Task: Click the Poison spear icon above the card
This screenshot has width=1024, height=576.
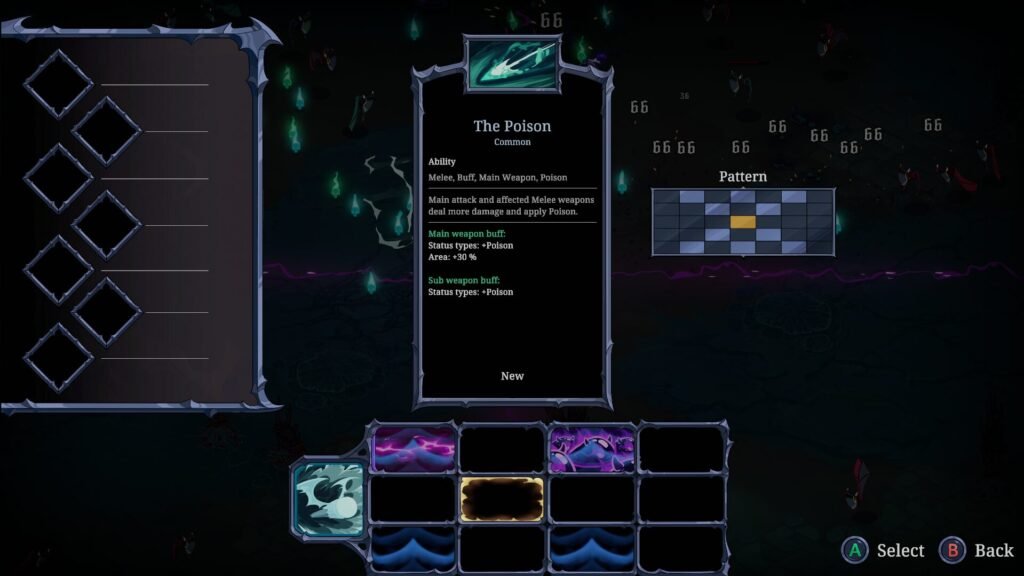Action: 511,63
